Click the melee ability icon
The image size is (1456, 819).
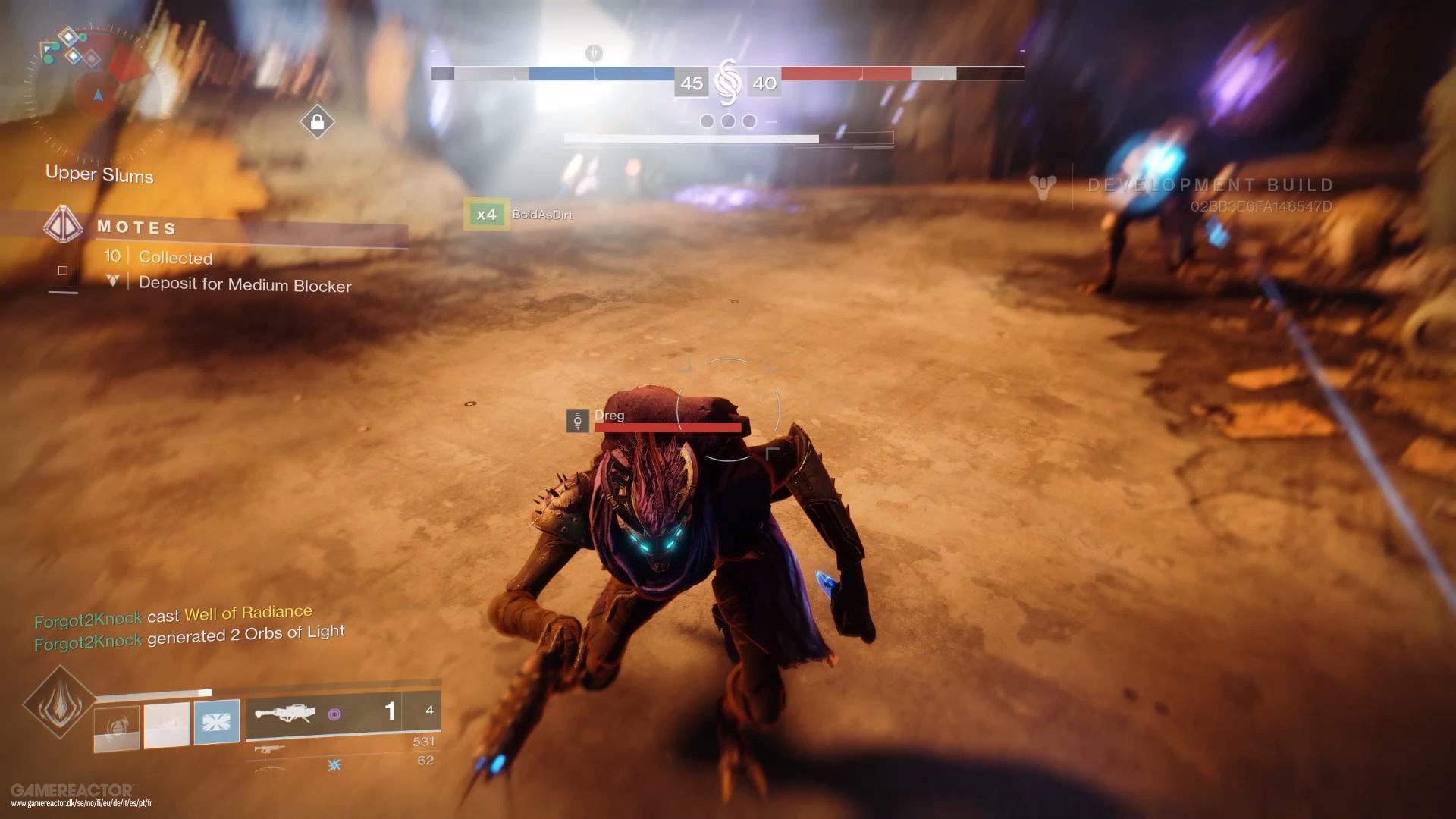(x=166, y=722)
